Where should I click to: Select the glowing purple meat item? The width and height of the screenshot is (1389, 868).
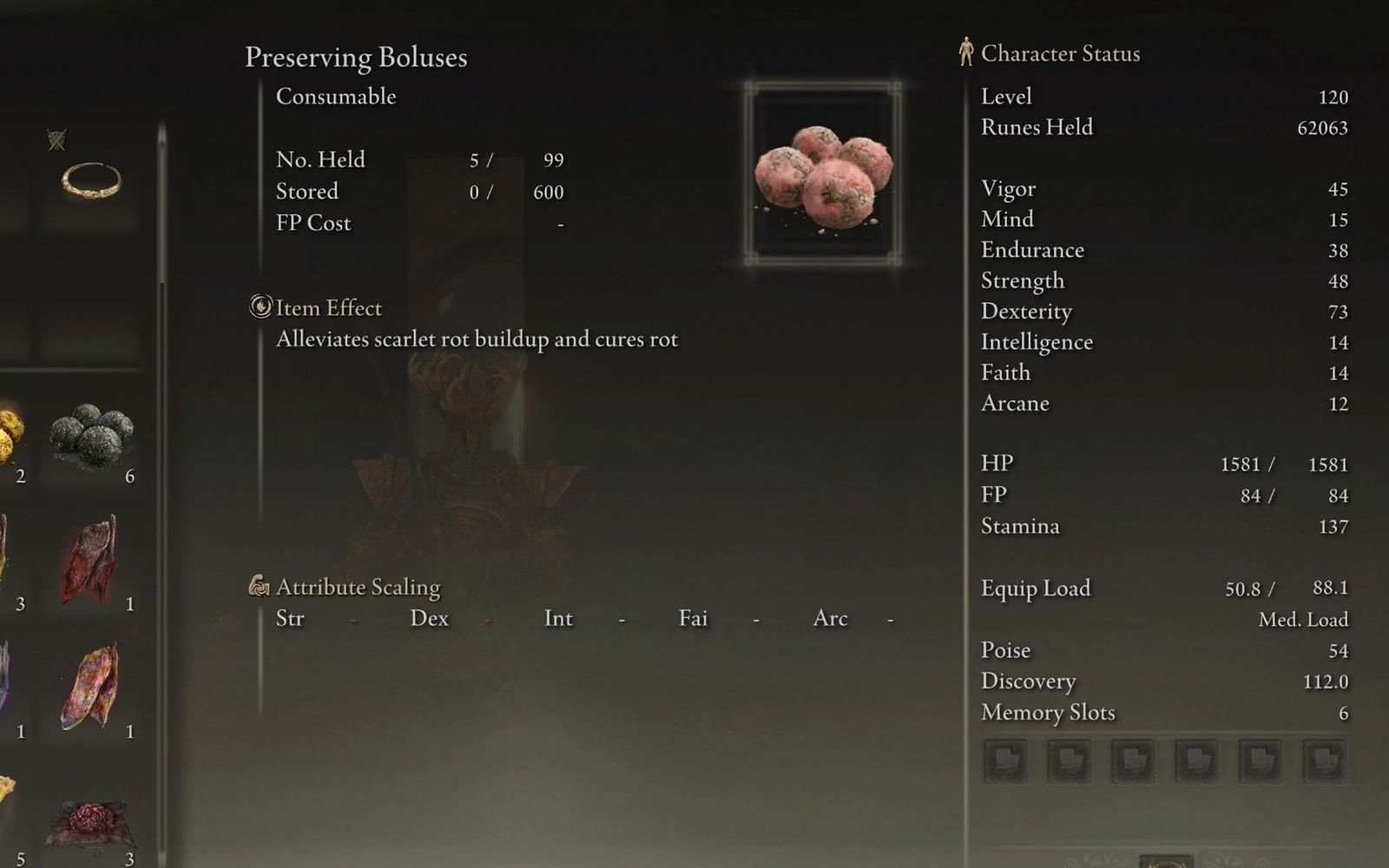87,681
